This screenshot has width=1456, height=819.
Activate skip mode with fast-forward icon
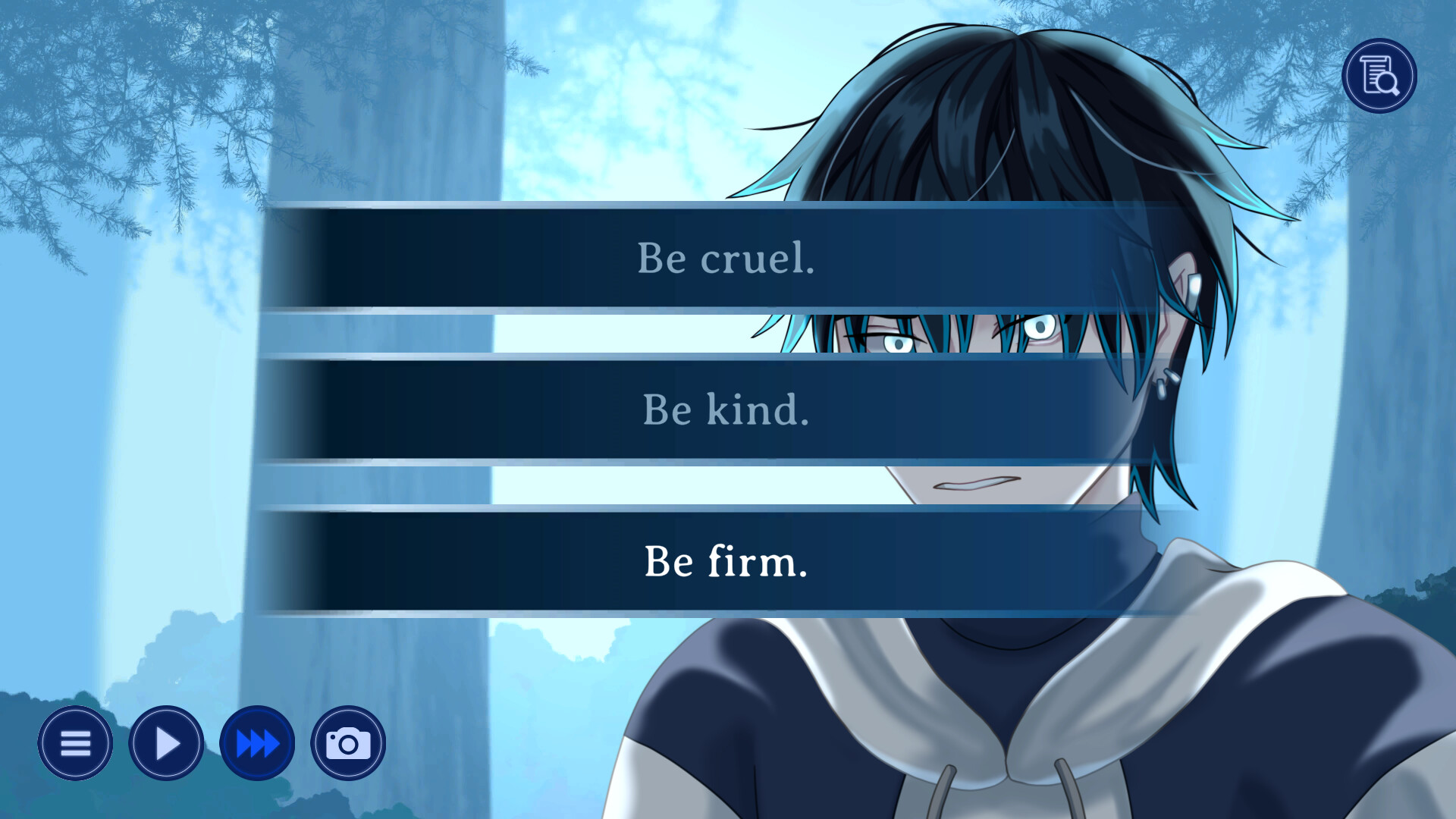pyautogui.click(x=256, y=743)
